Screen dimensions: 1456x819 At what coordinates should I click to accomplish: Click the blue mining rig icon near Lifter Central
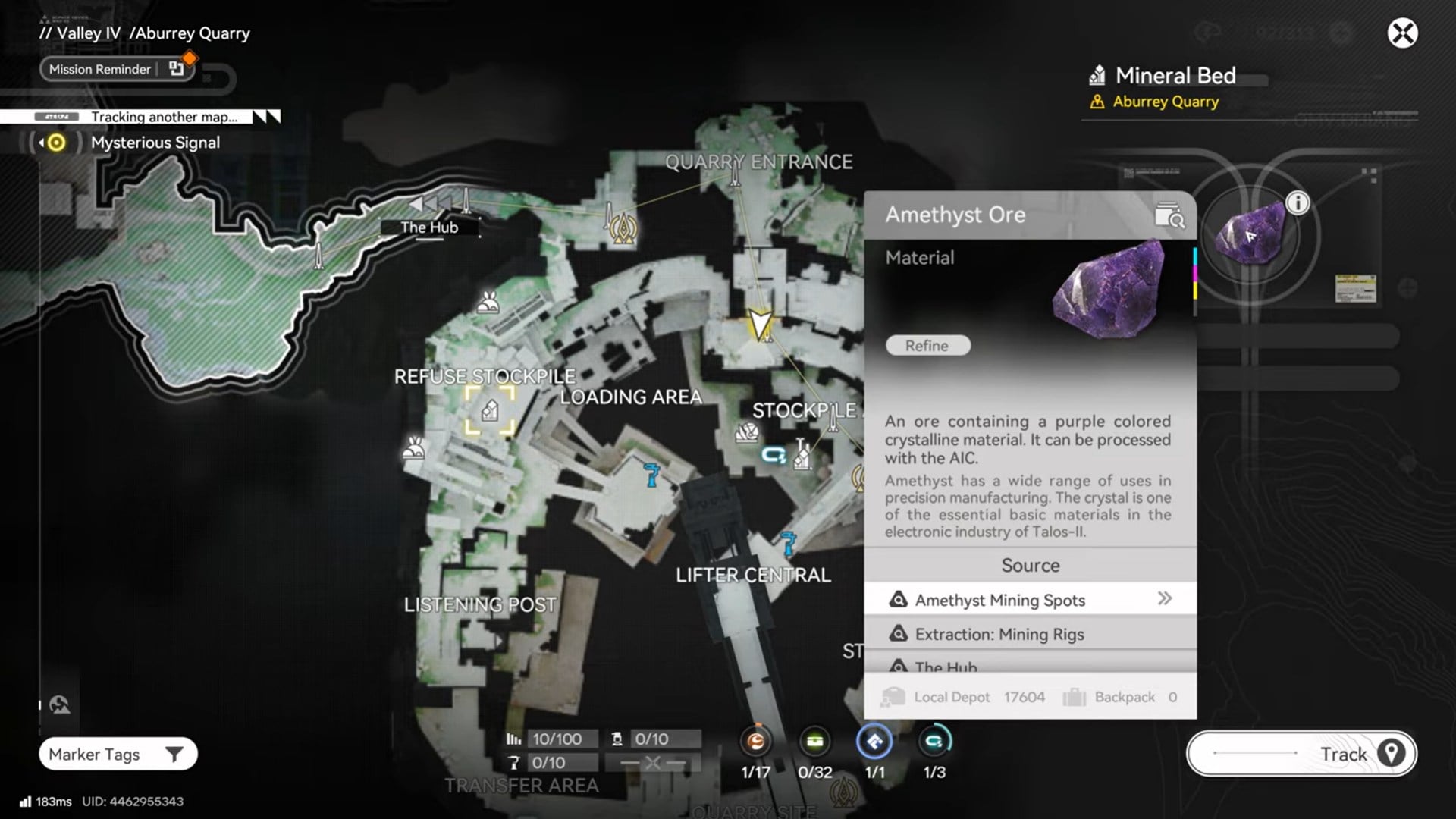click(789, 542)
